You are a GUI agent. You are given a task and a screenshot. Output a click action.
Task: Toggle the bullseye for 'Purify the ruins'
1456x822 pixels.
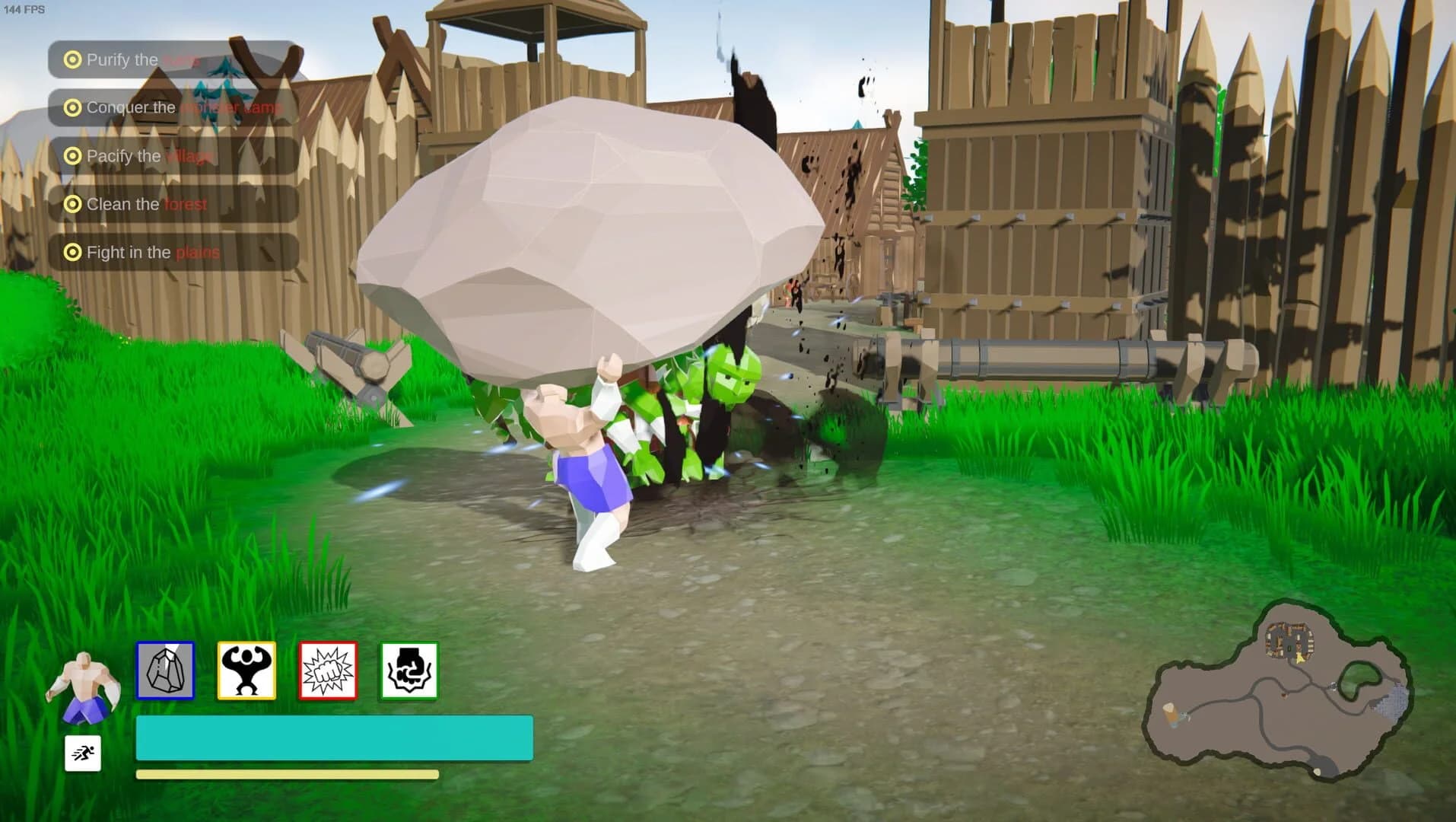pyautogui.click(x=72, y=59)
